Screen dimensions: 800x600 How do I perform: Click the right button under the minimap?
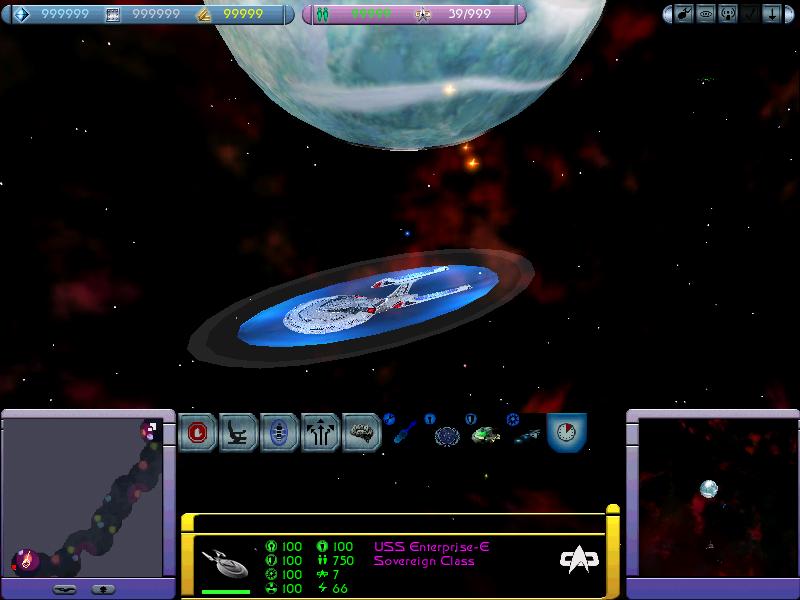[x=102, y=589]
